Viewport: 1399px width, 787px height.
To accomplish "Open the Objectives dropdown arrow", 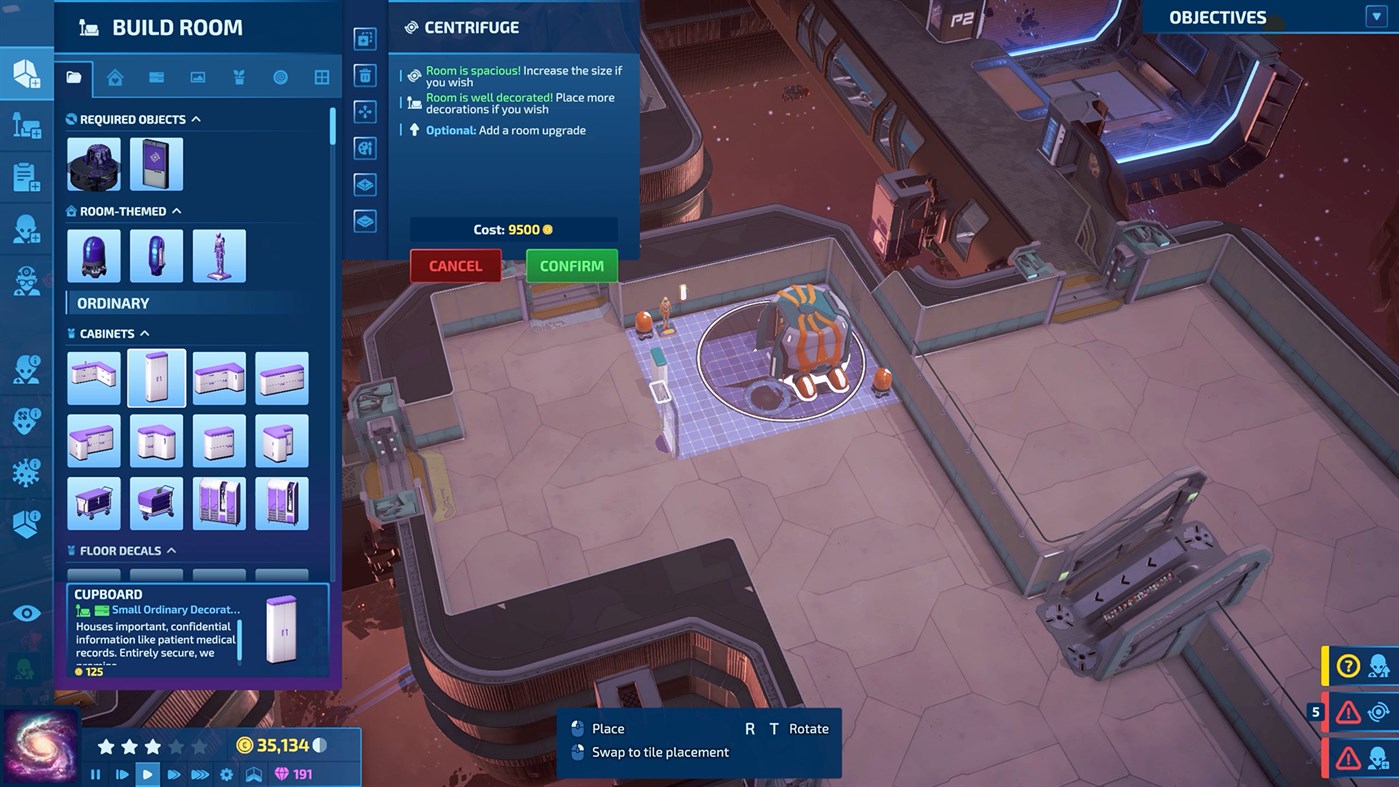I will click(1377, 15).
